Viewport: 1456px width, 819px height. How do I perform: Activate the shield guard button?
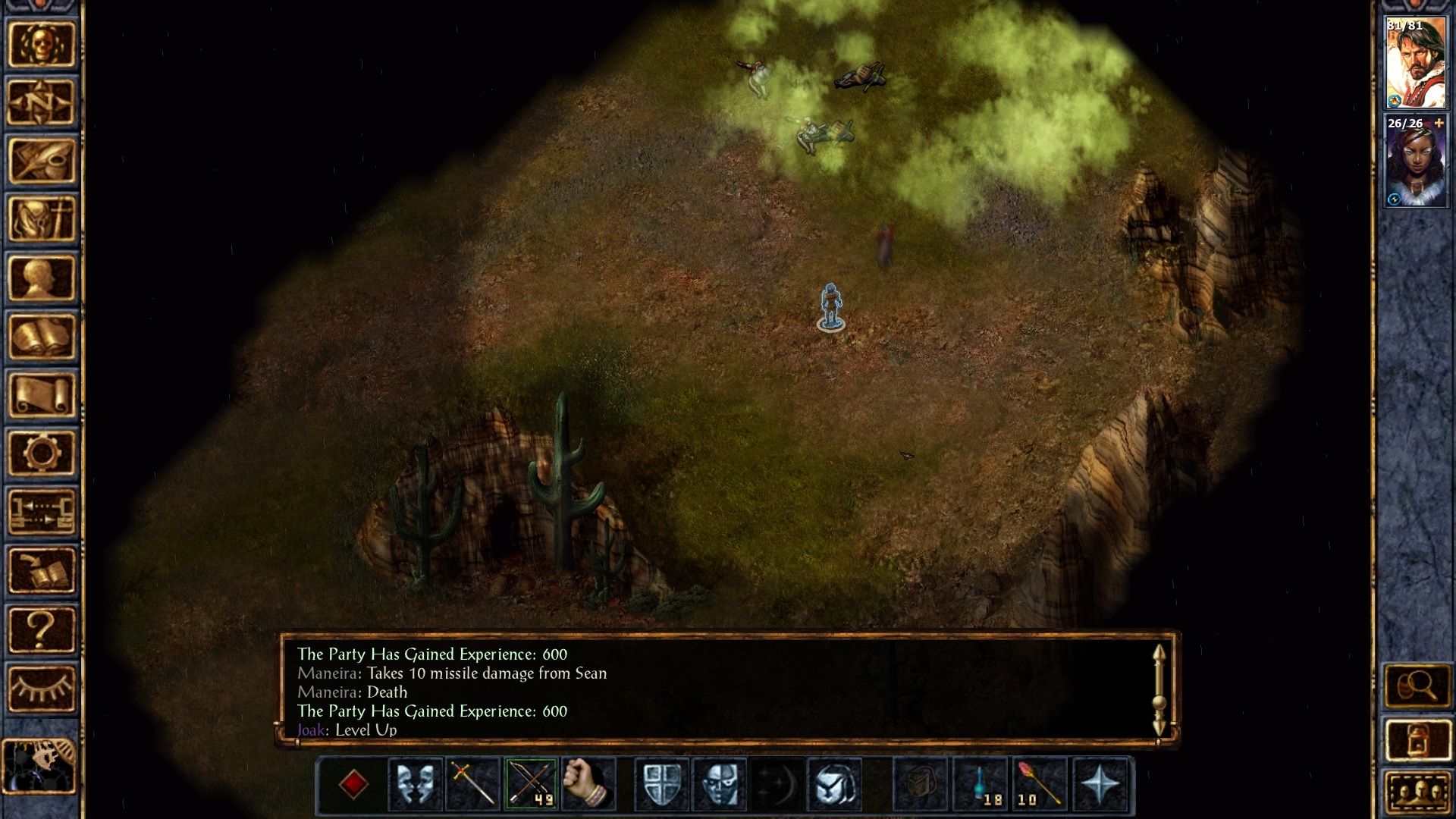click(661, 783)
